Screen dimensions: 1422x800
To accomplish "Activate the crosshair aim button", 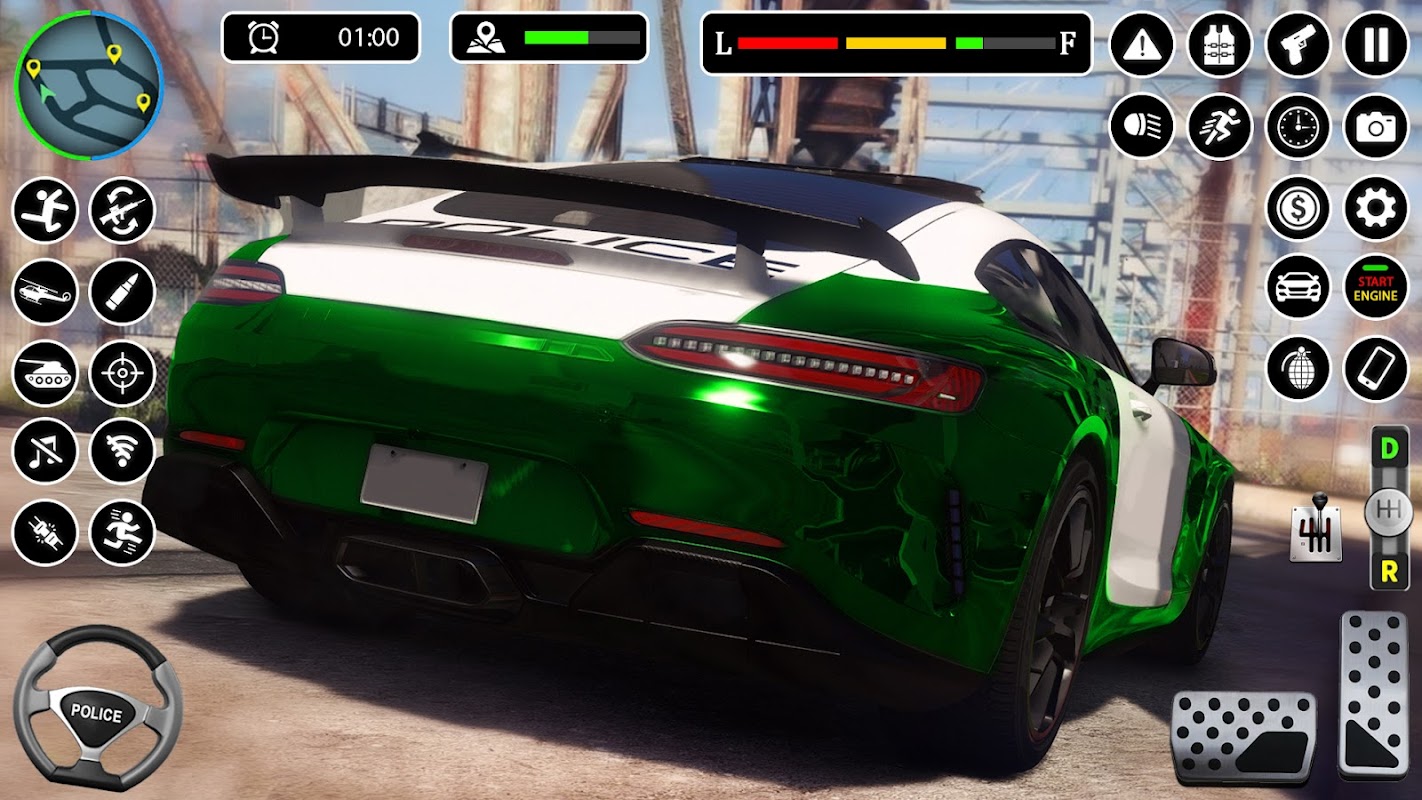I will point(122,373).
